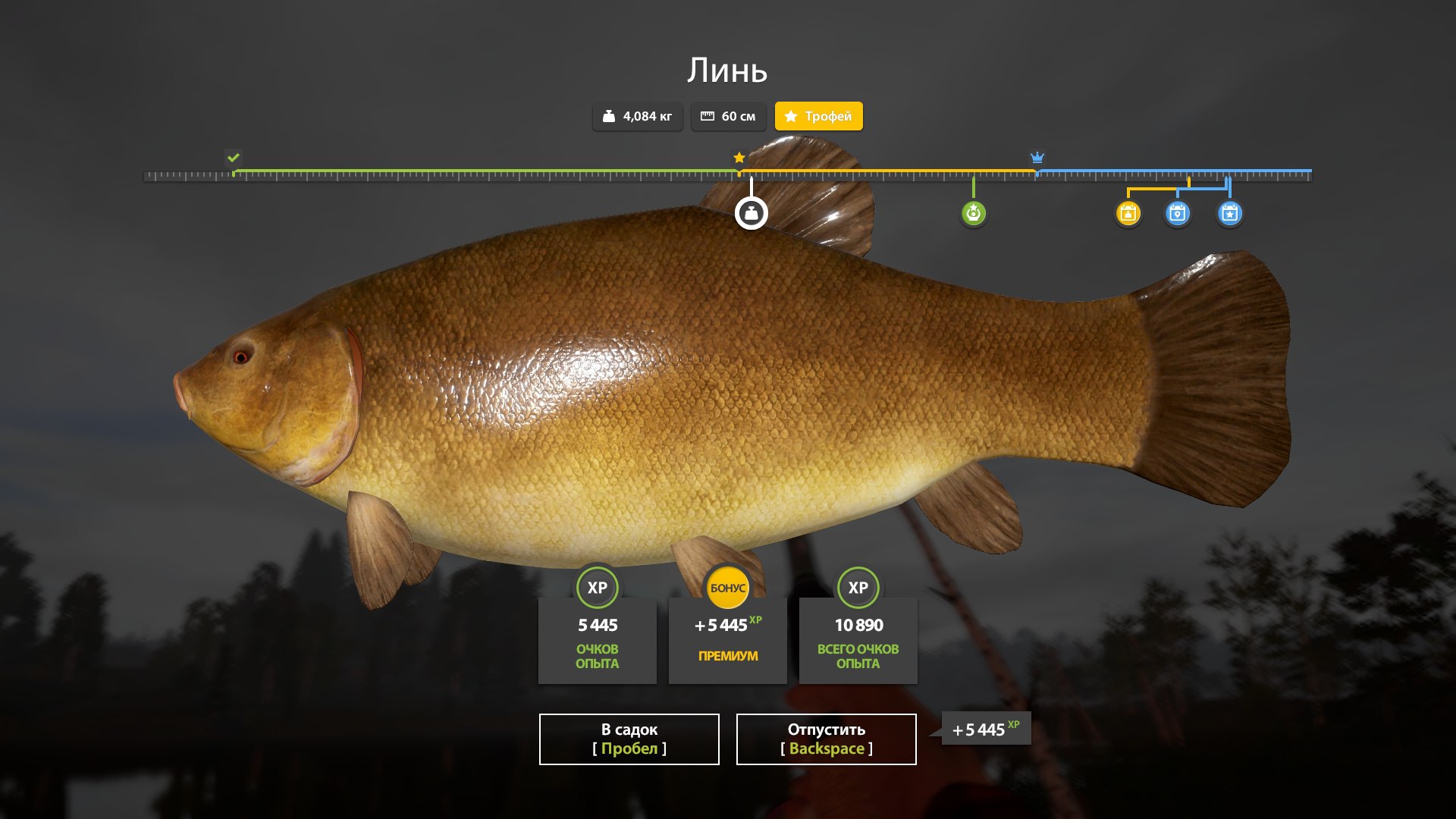
Task: Click the yellow Трофей badge
Action: (818, 116)
